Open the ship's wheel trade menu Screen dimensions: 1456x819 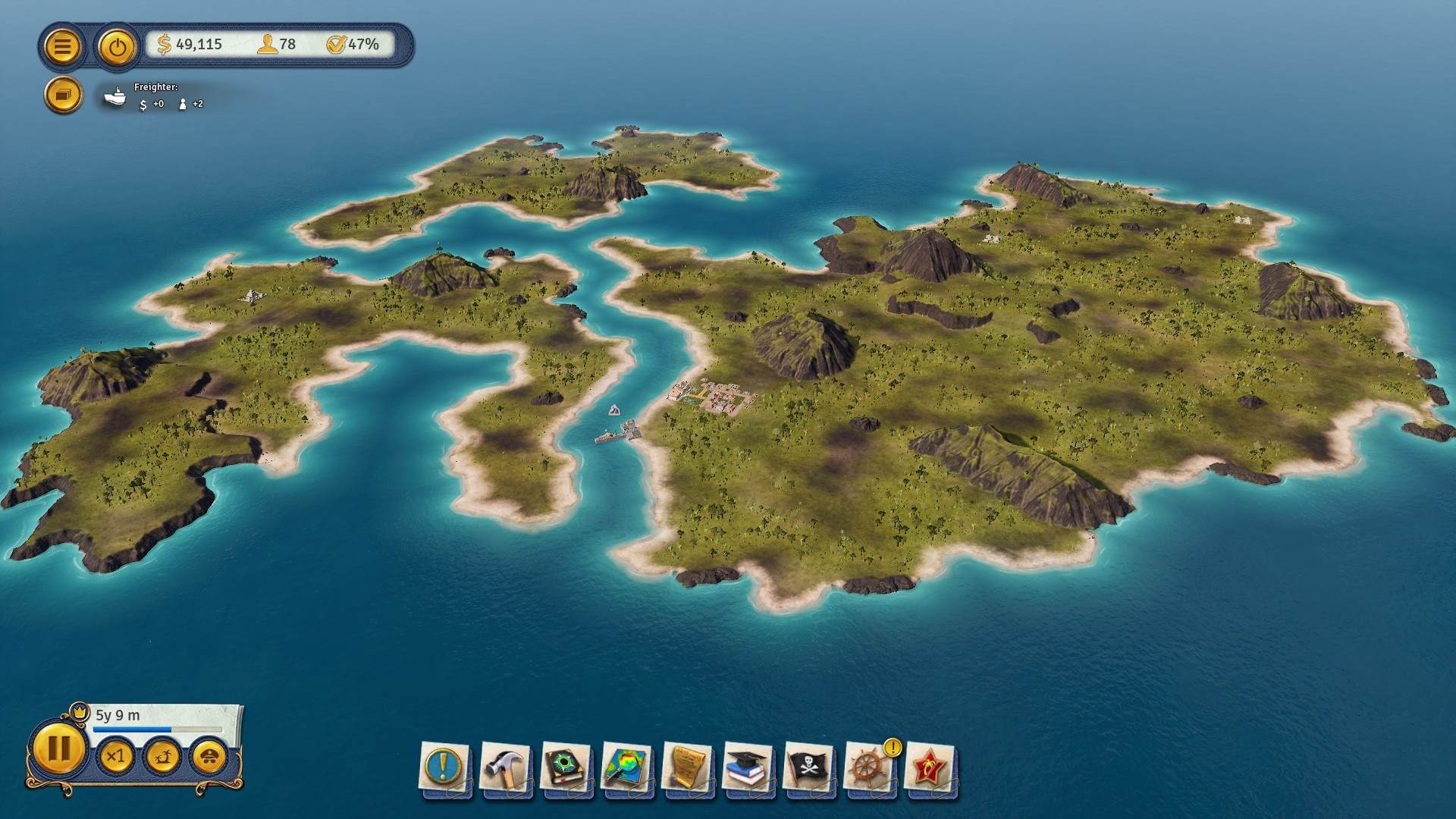pos(868,767)
